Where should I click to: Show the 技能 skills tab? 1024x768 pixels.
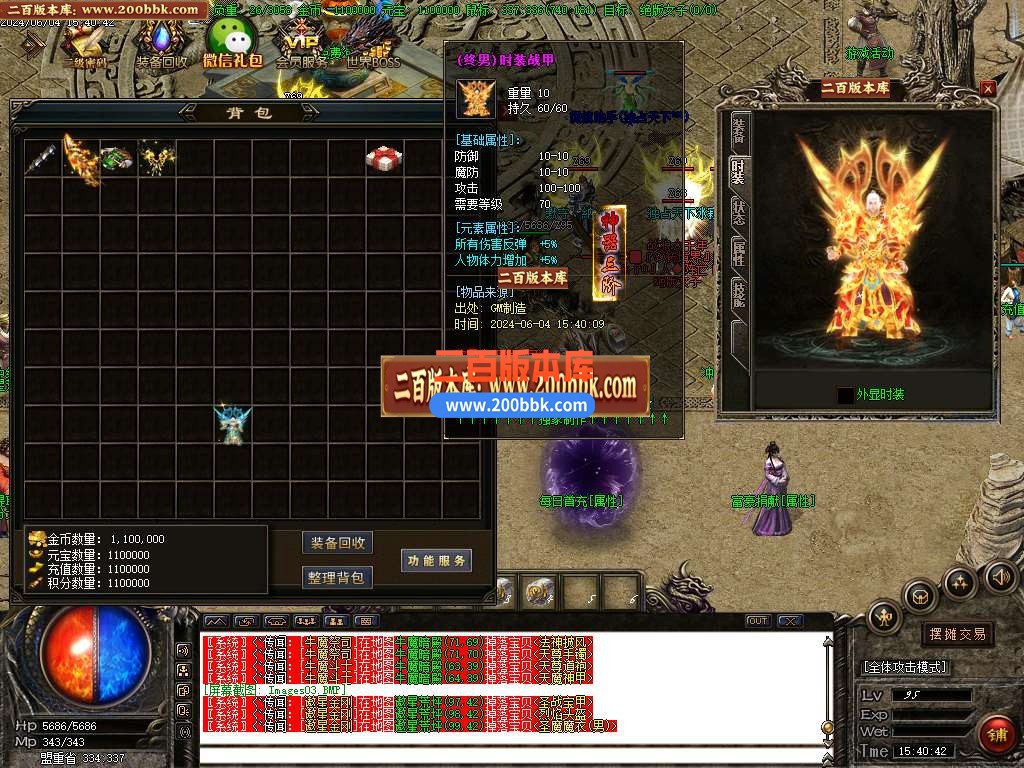(x=738, y=292)
